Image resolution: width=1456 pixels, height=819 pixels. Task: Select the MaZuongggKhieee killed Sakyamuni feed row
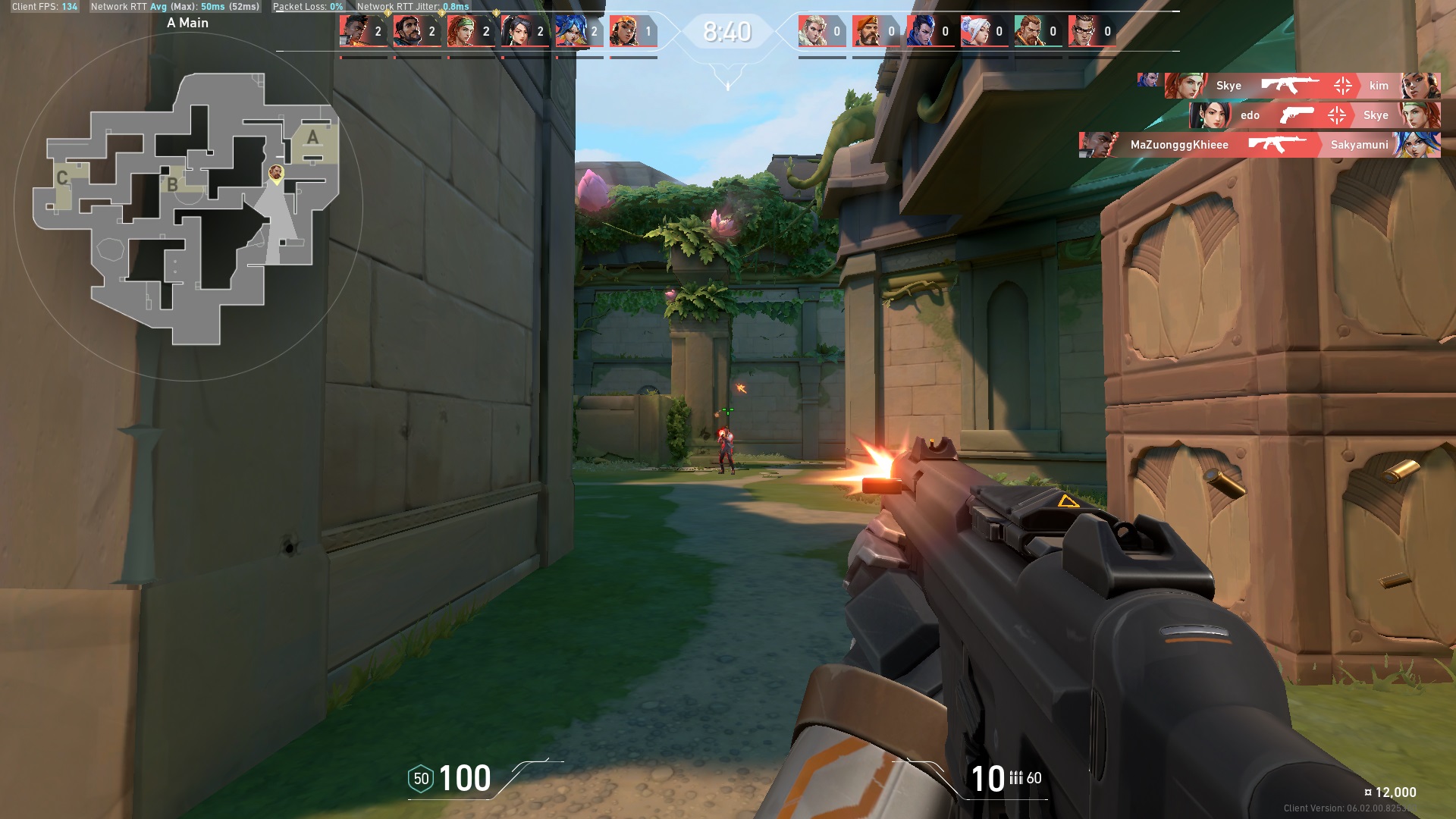click(x=1259, y=145)
